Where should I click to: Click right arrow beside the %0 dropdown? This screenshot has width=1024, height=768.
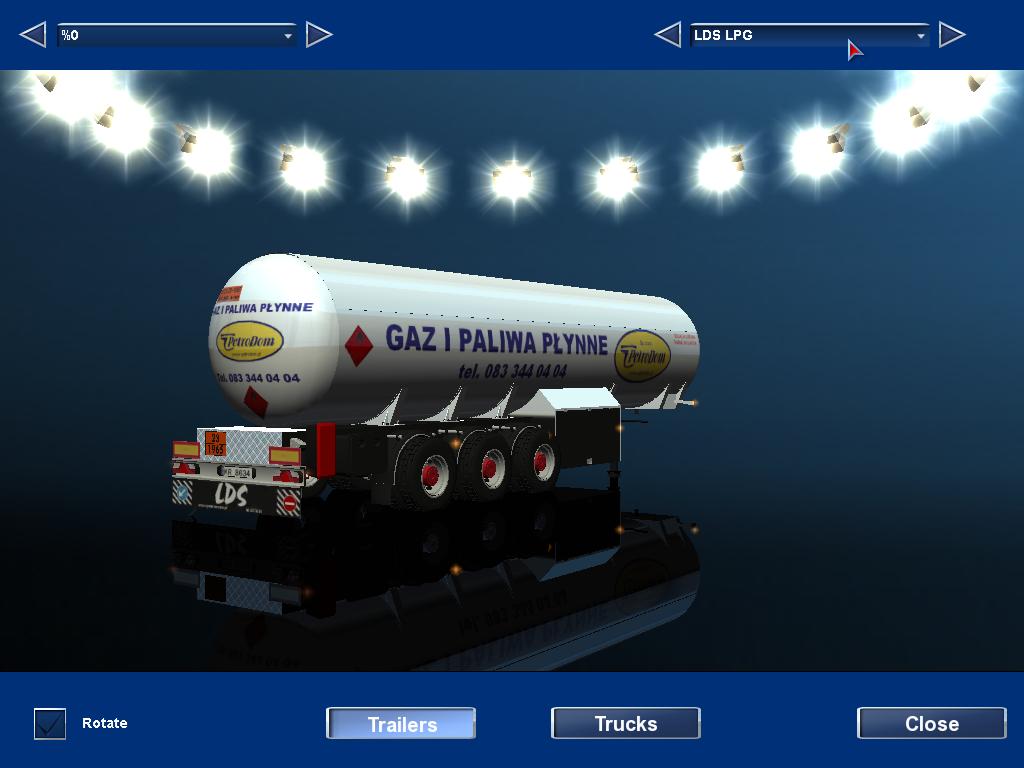pyautogui.click(x=318, y=35)
